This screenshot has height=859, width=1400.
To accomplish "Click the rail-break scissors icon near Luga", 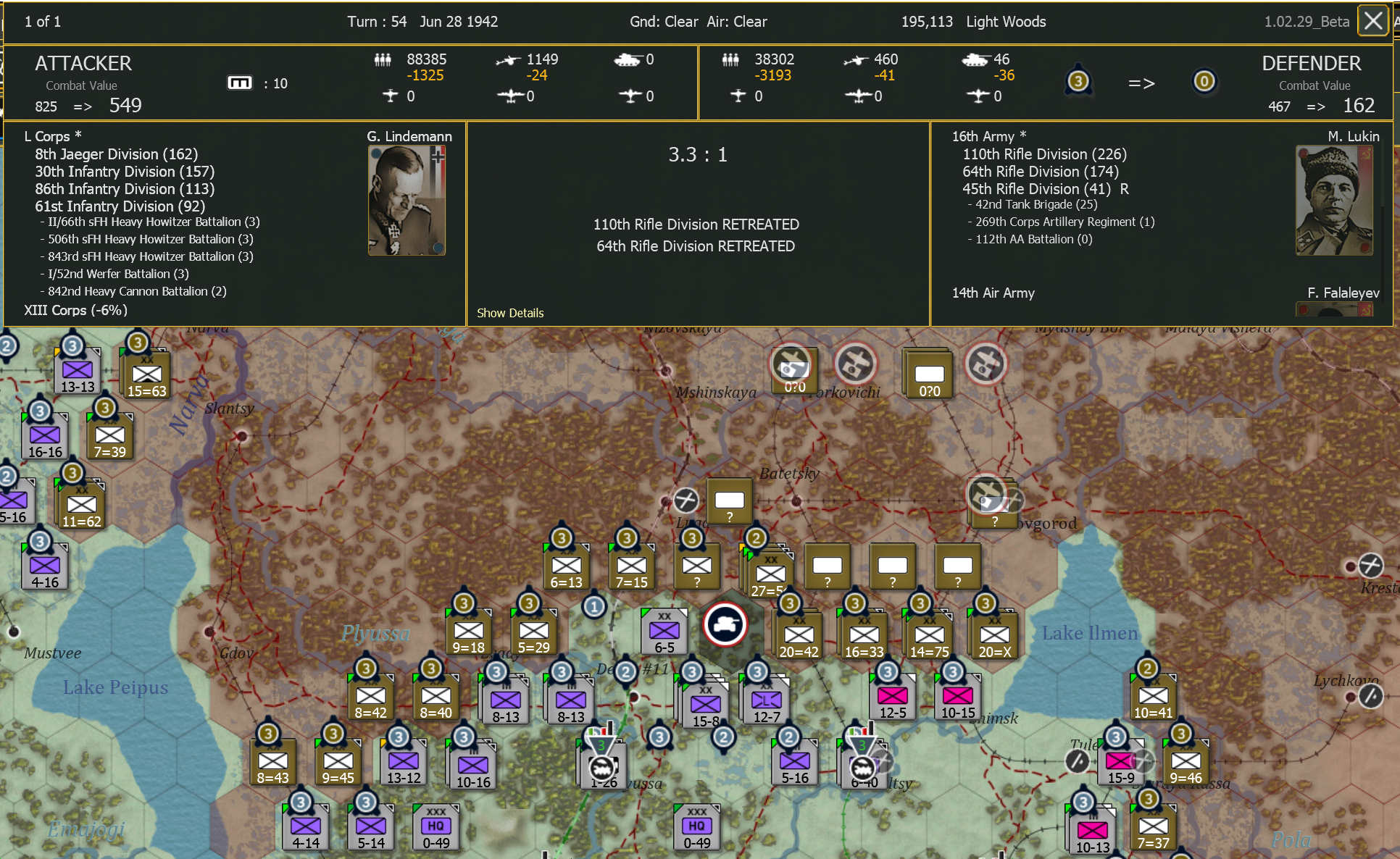I will coord(686,500).
